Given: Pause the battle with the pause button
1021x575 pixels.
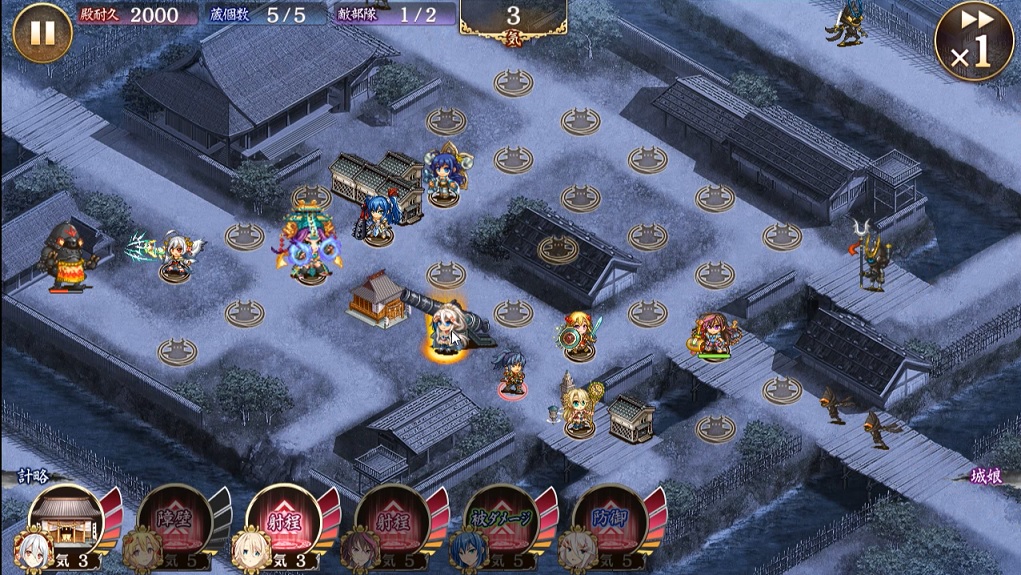Looking at the screenshot, I should 42,33.
